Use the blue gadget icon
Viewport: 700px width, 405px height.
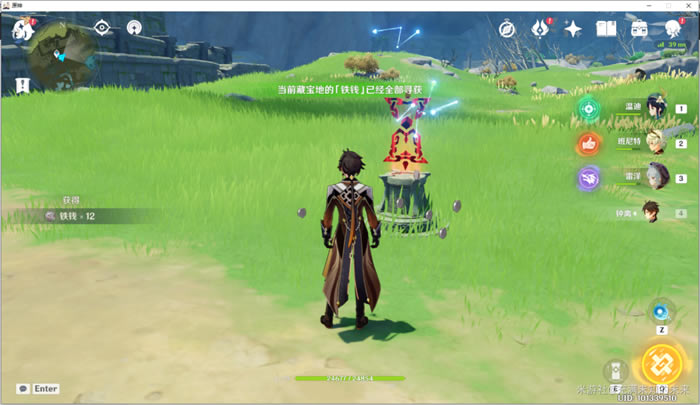point(661,310)
